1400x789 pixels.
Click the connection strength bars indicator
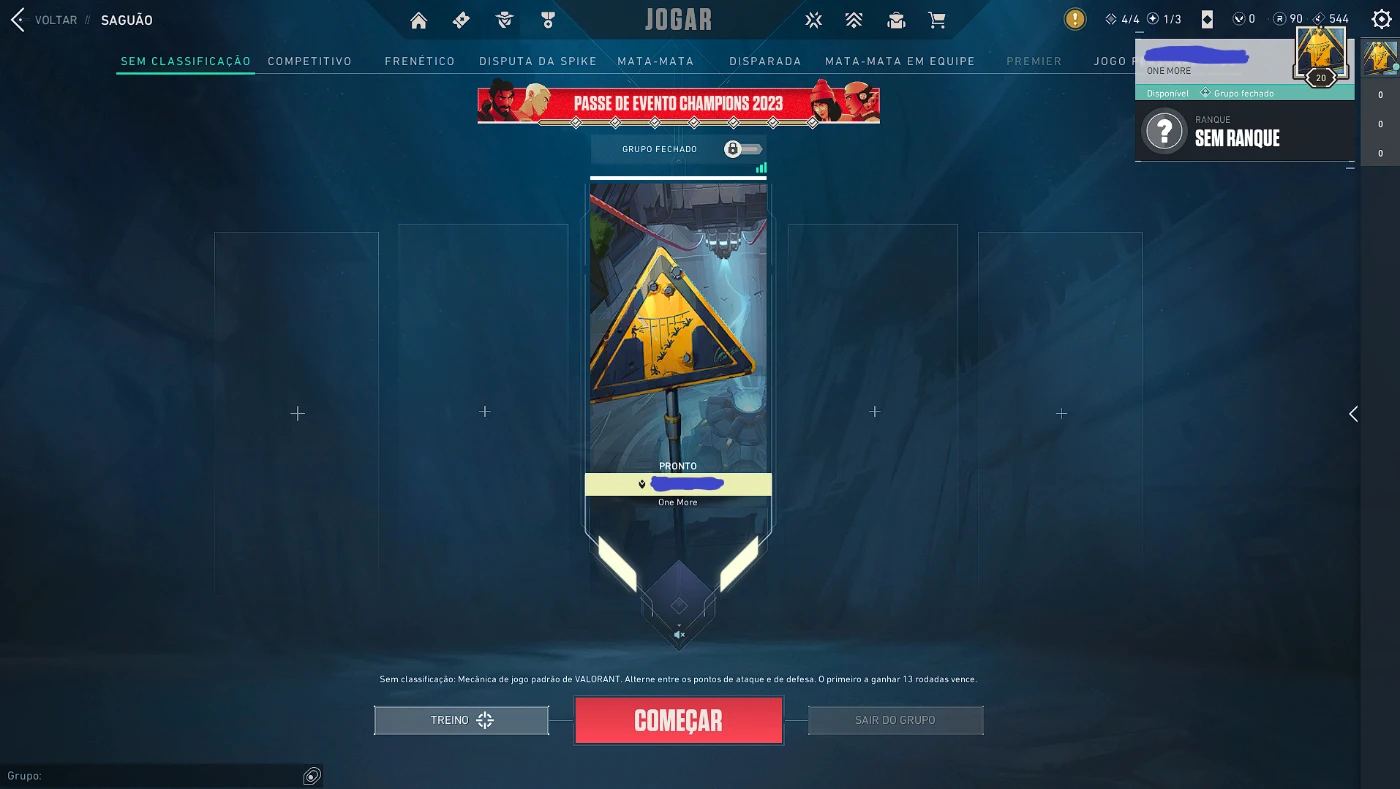761,167
